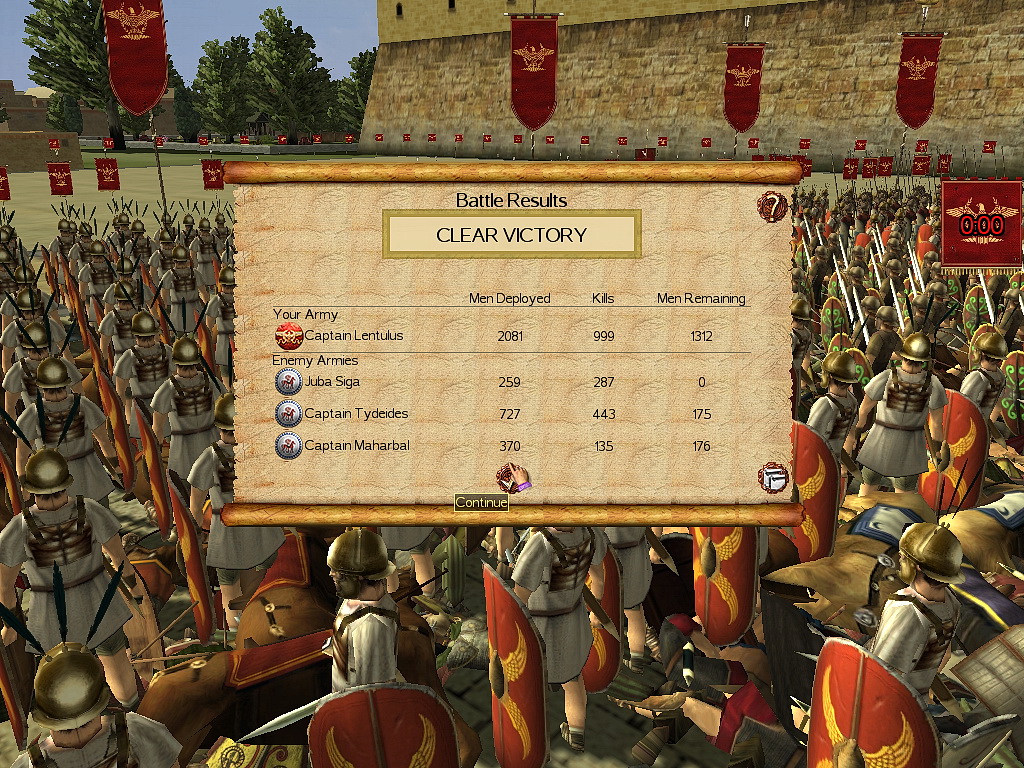Viewport: 1024px width, 768px height.
Task: Choose Captain Tydeides's faction emblem
Action: click(x=289, y=414)
